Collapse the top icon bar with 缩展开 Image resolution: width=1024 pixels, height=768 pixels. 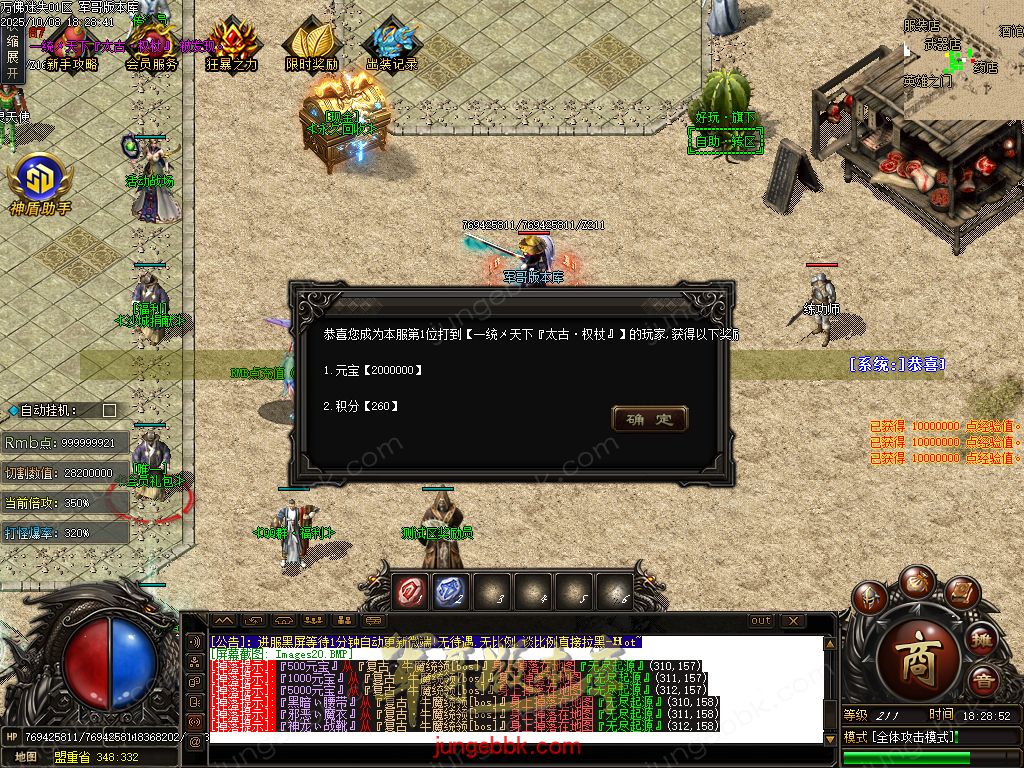[12, 57]
